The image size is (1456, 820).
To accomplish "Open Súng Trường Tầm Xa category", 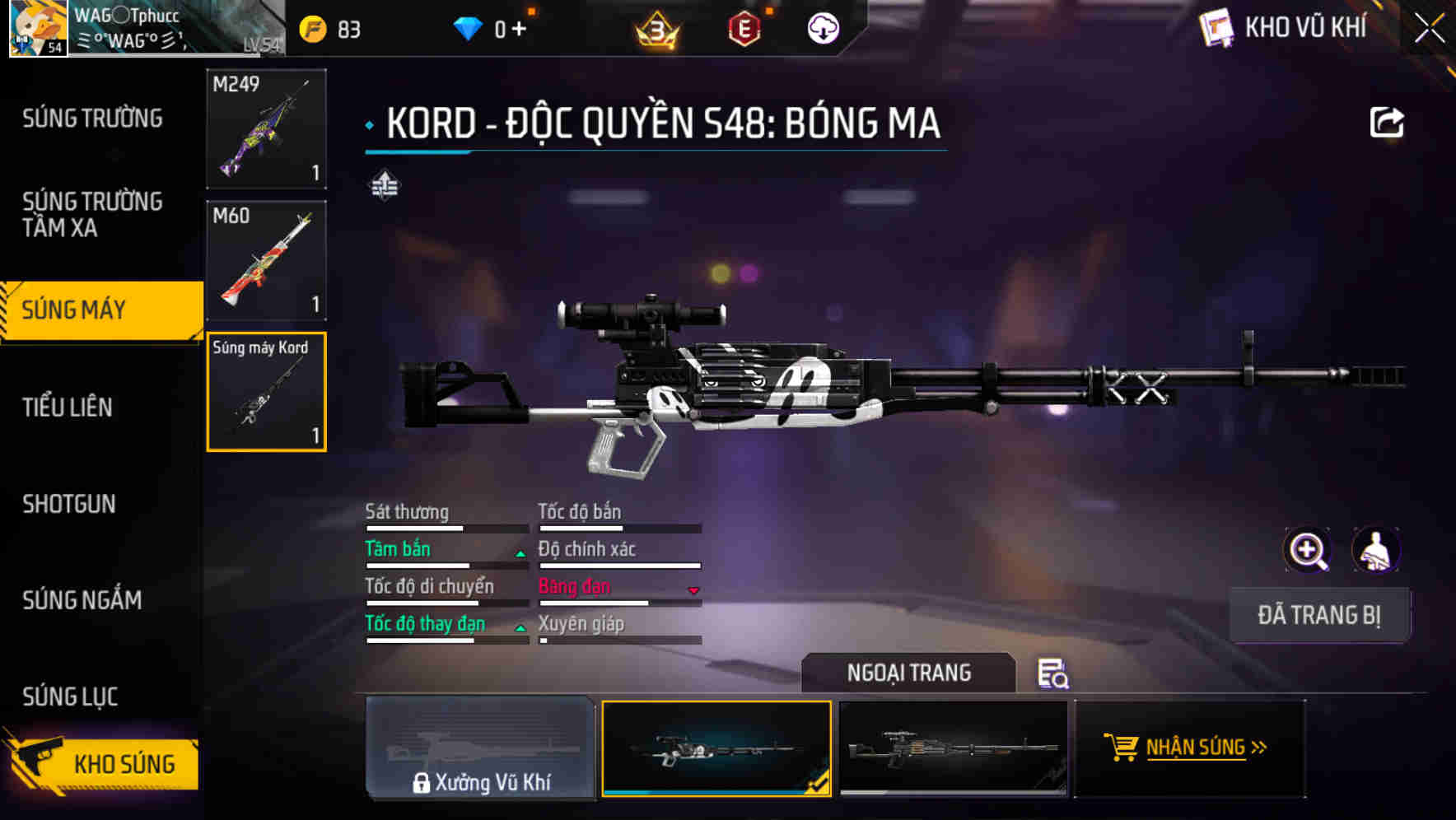I will pos(92,214).
